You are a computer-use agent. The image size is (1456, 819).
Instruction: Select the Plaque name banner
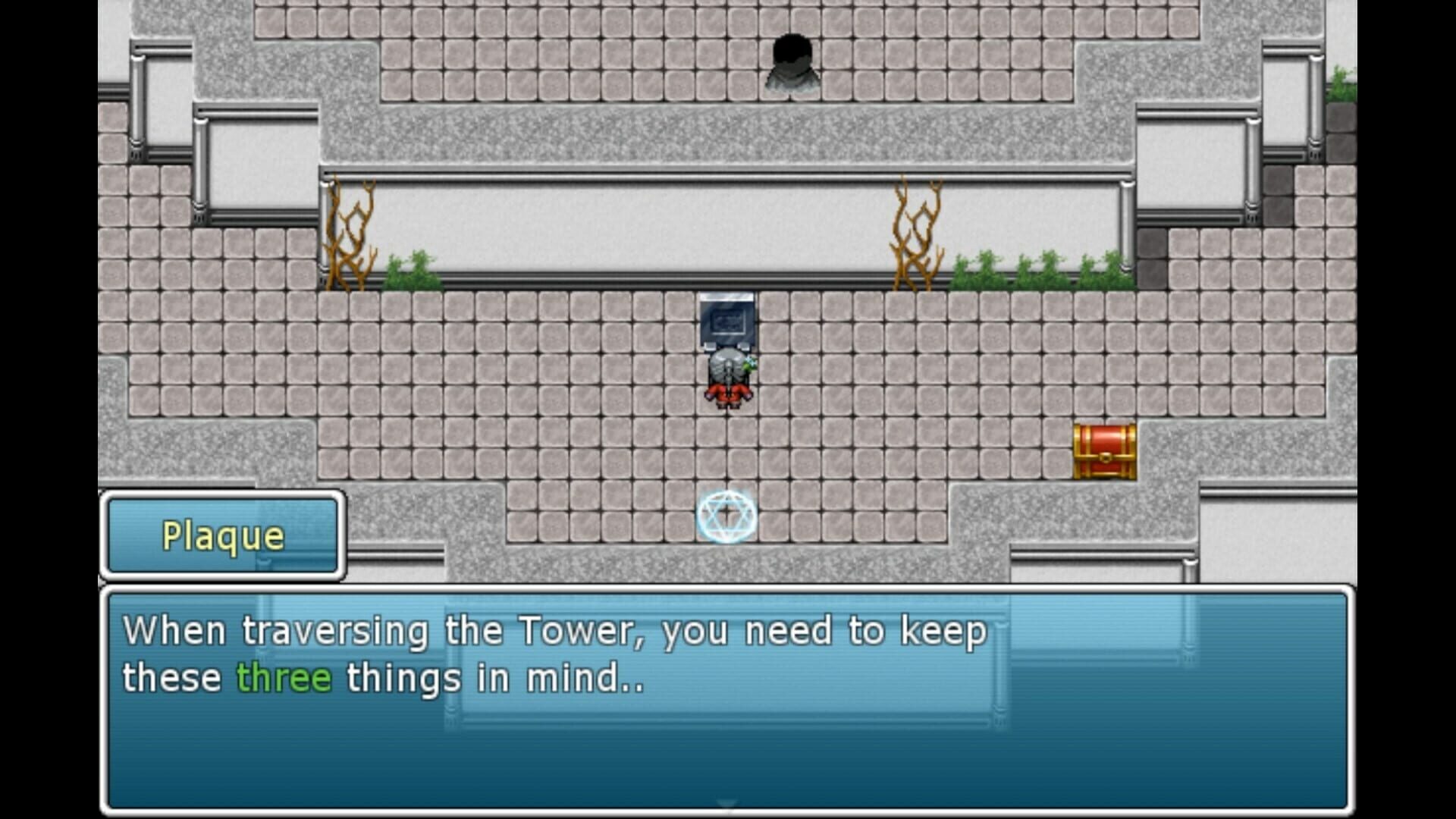(x=221, y=536)
